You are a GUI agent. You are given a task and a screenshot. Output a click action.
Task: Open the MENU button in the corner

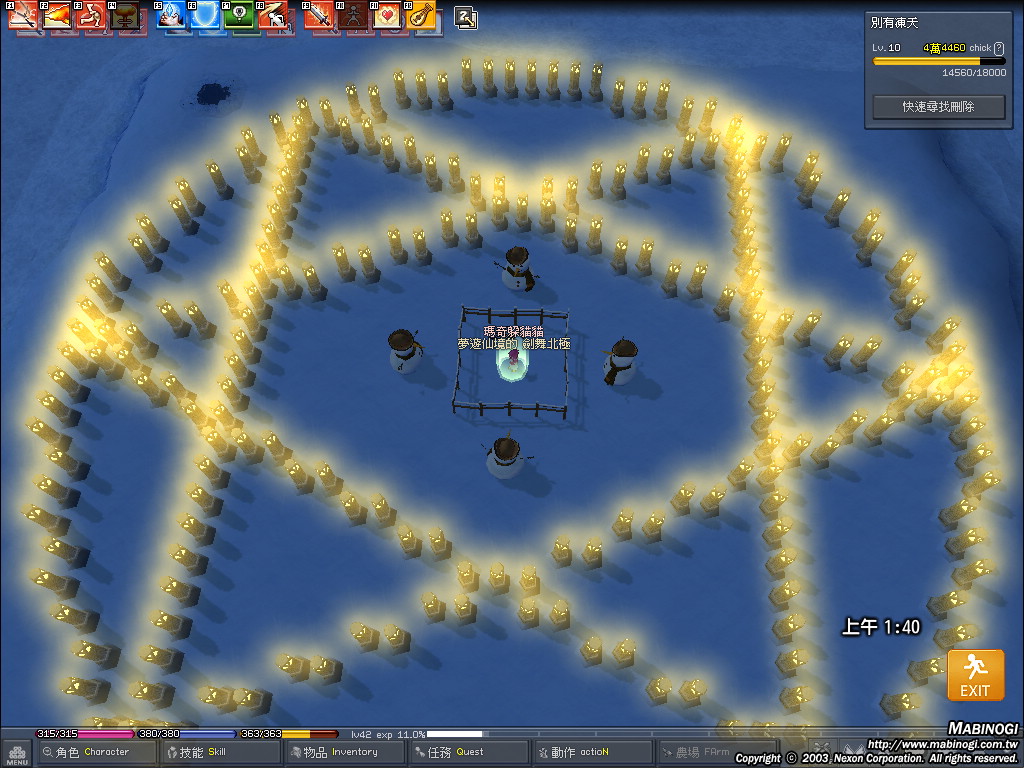[16, 753]
